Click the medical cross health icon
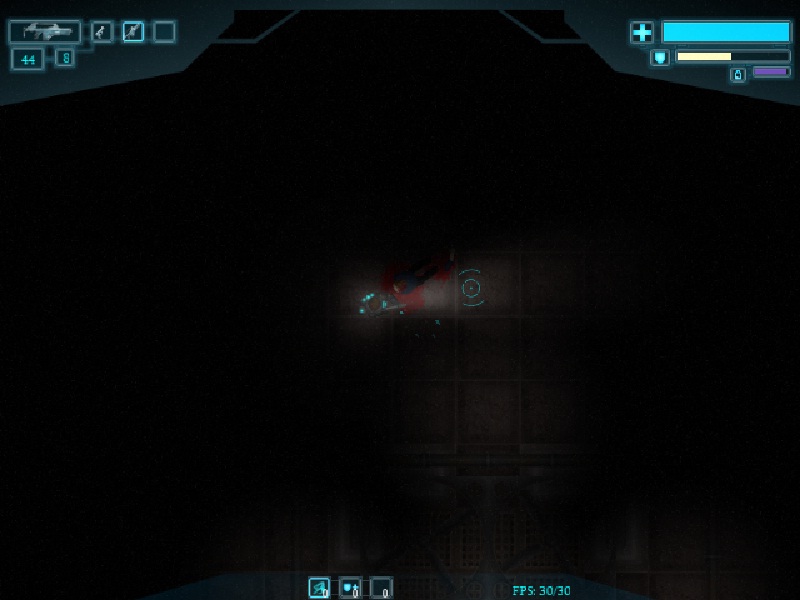The width and height of the screenshot is (800, 600). click(x=641, y=33)
